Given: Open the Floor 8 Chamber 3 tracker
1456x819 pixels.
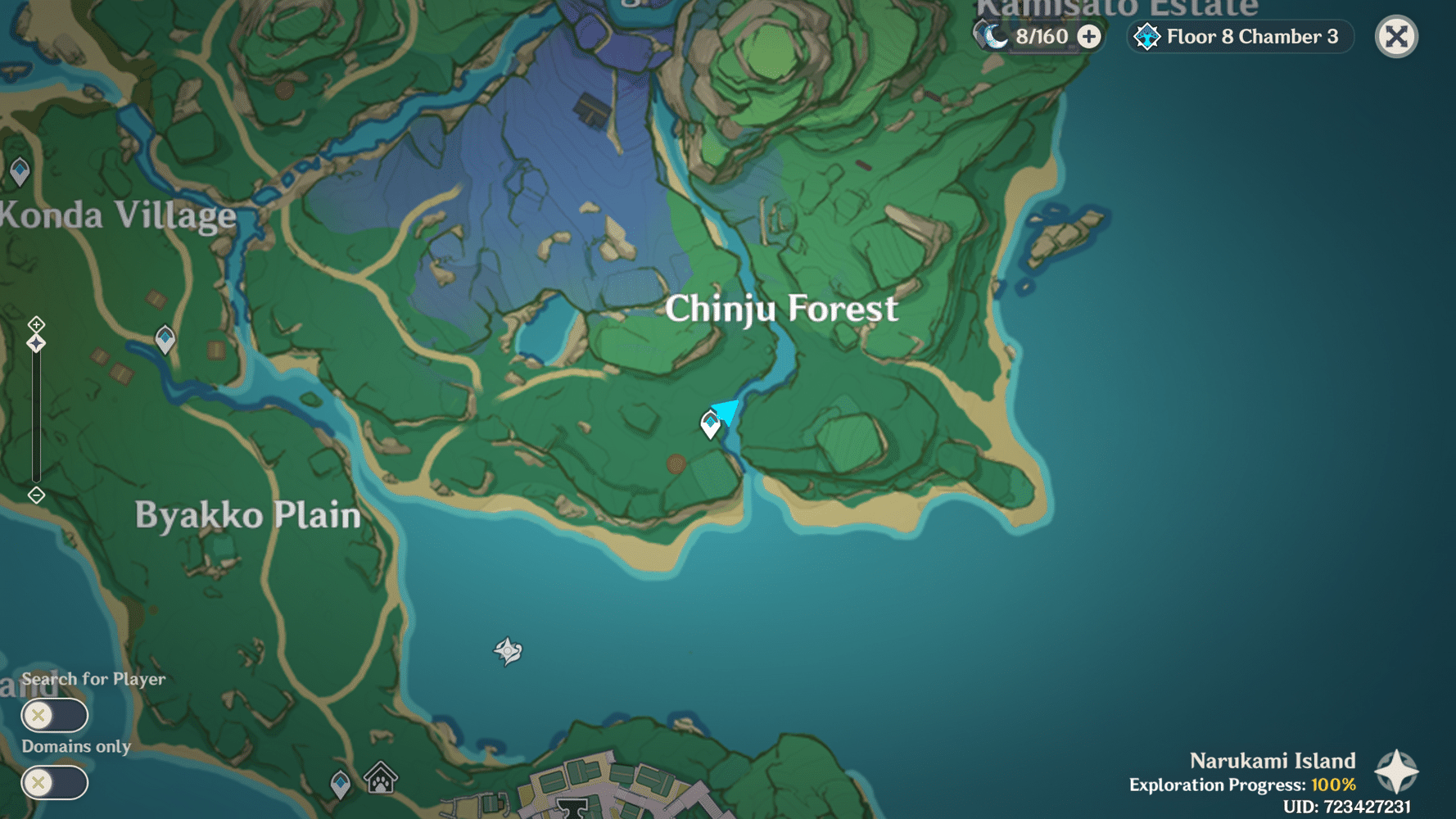Looking at the screenshot, I should pos(1241,36).
